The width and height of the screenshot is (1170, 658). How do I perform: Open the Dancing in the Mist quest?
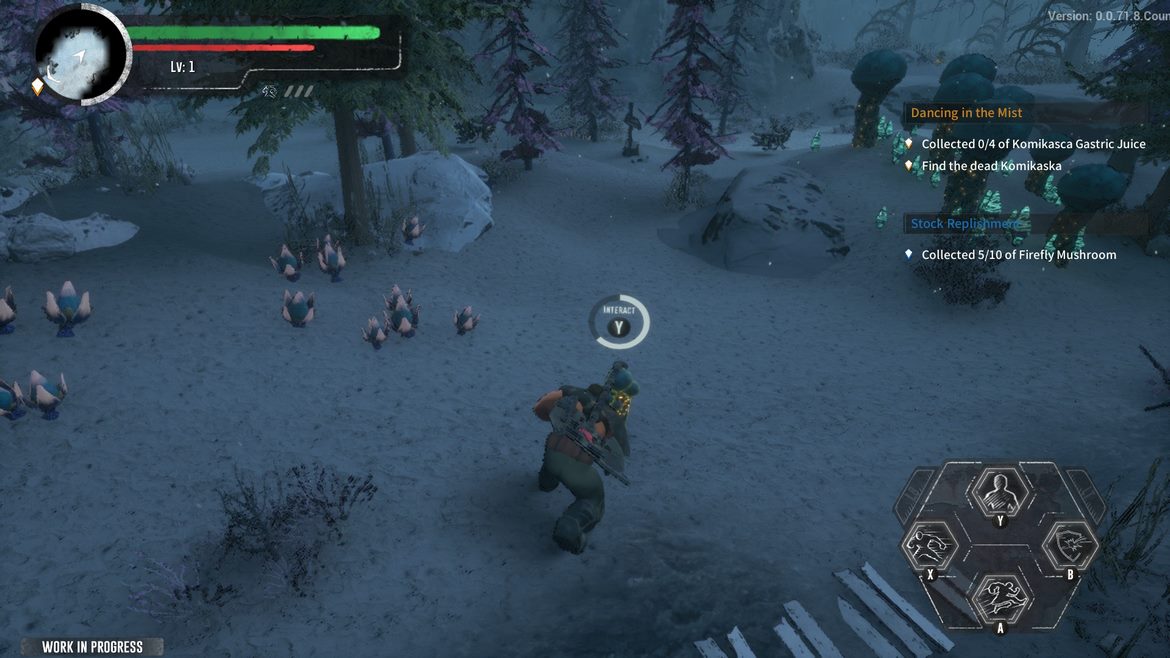(966, 113)
